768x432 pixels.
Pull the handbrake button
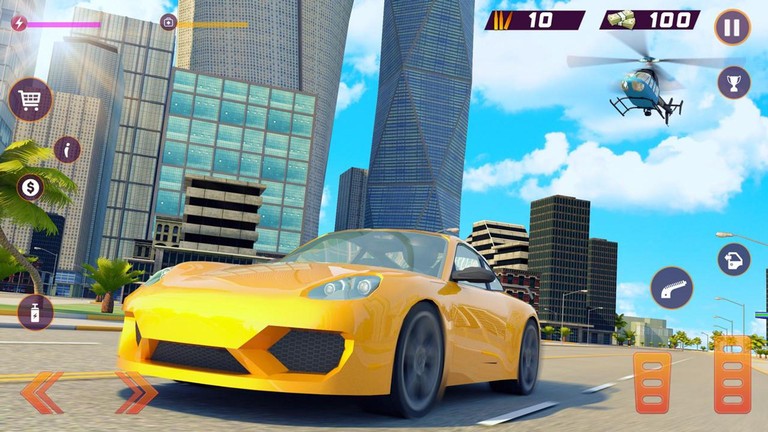click(671, 288)
